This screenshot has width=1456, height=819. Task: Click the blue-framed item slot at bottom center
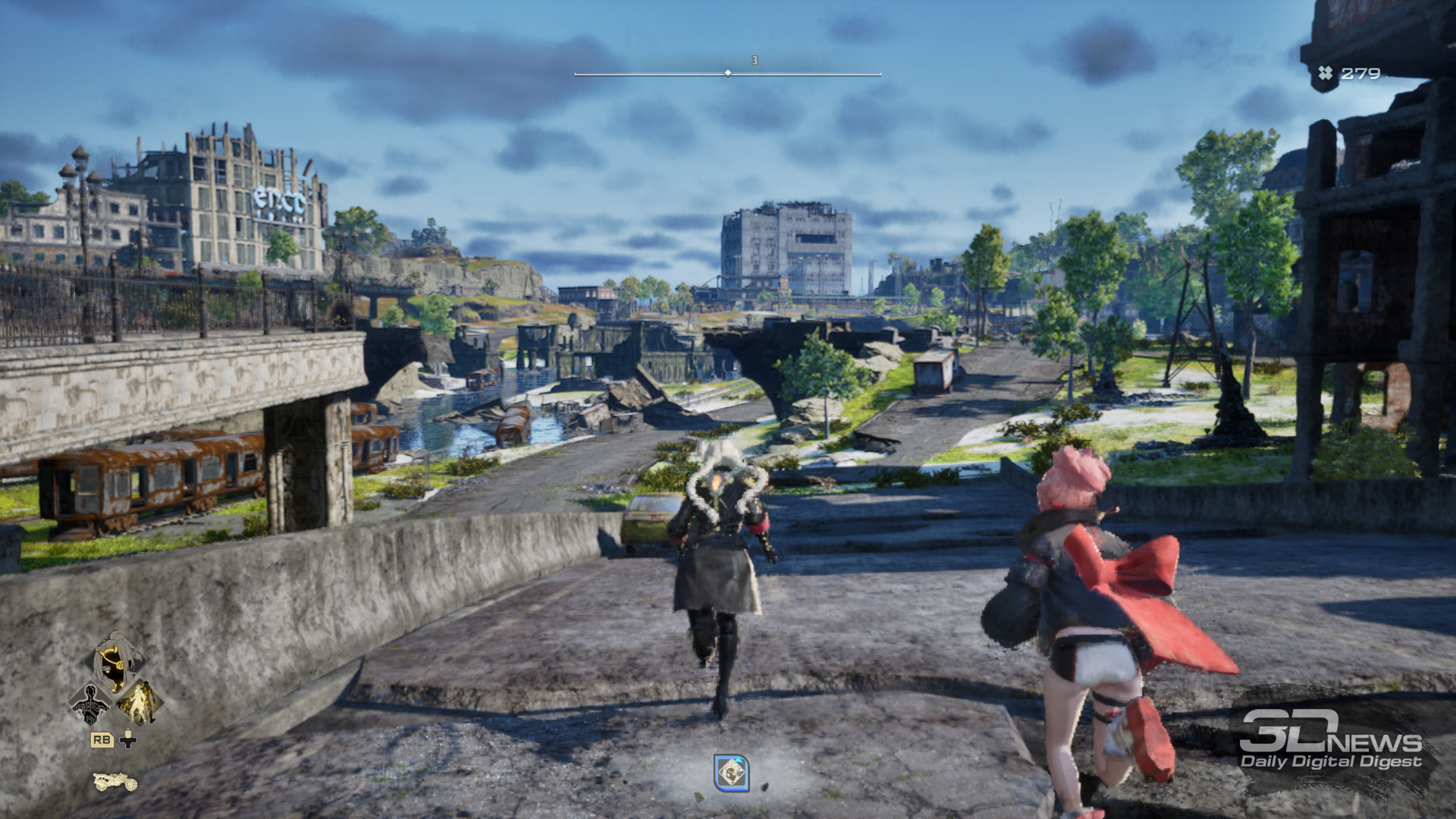(731, 773)
